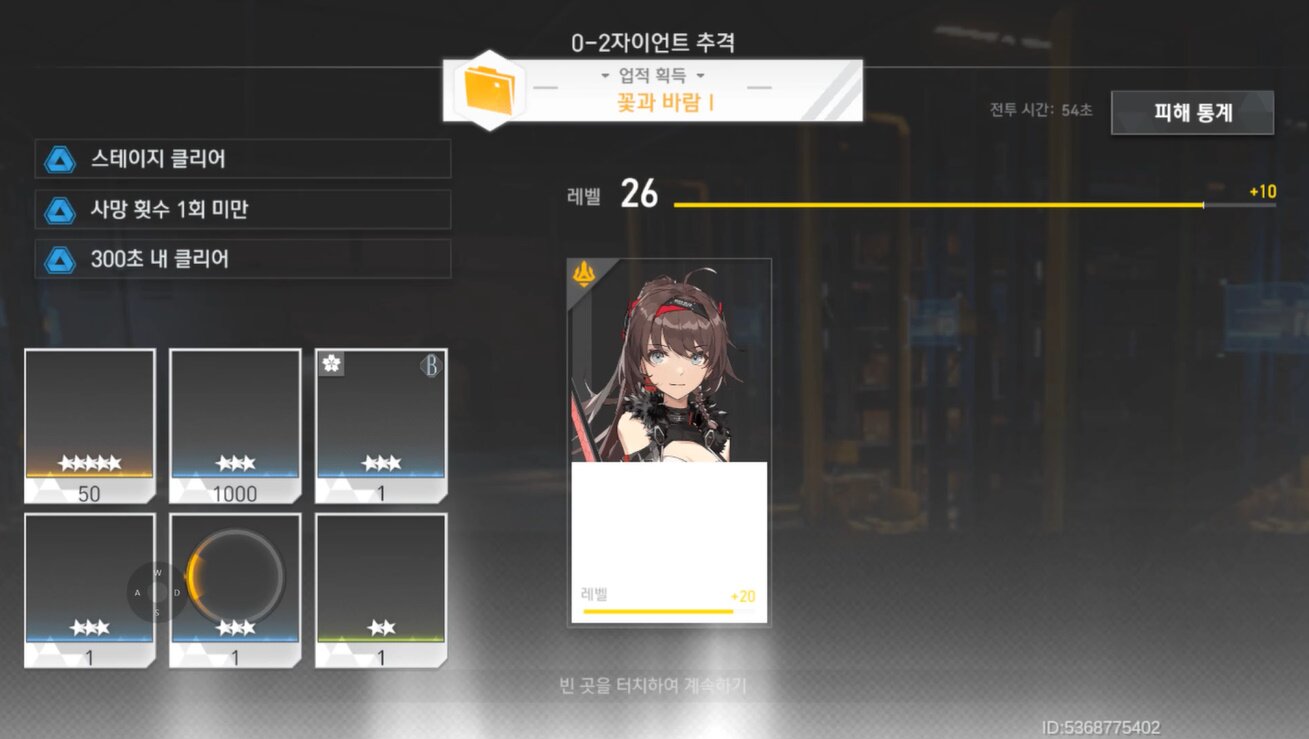Image resolution: width=1309 pixels, height=739 pixels.
Task: Select the five-star reward tile with 50
Action: [x=90, y=425]
